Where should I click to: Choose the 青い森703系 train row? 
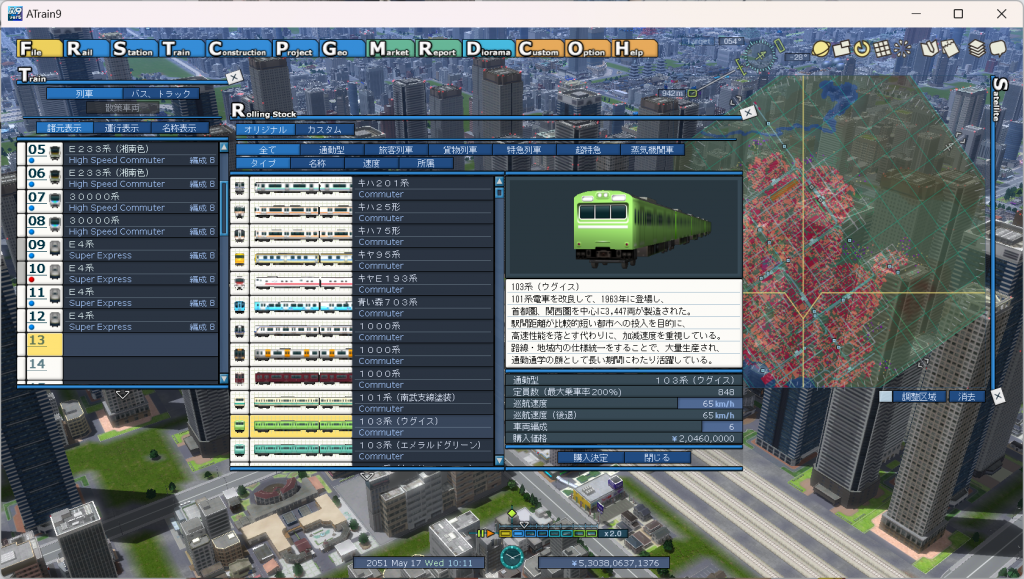[x=362, y=306]
